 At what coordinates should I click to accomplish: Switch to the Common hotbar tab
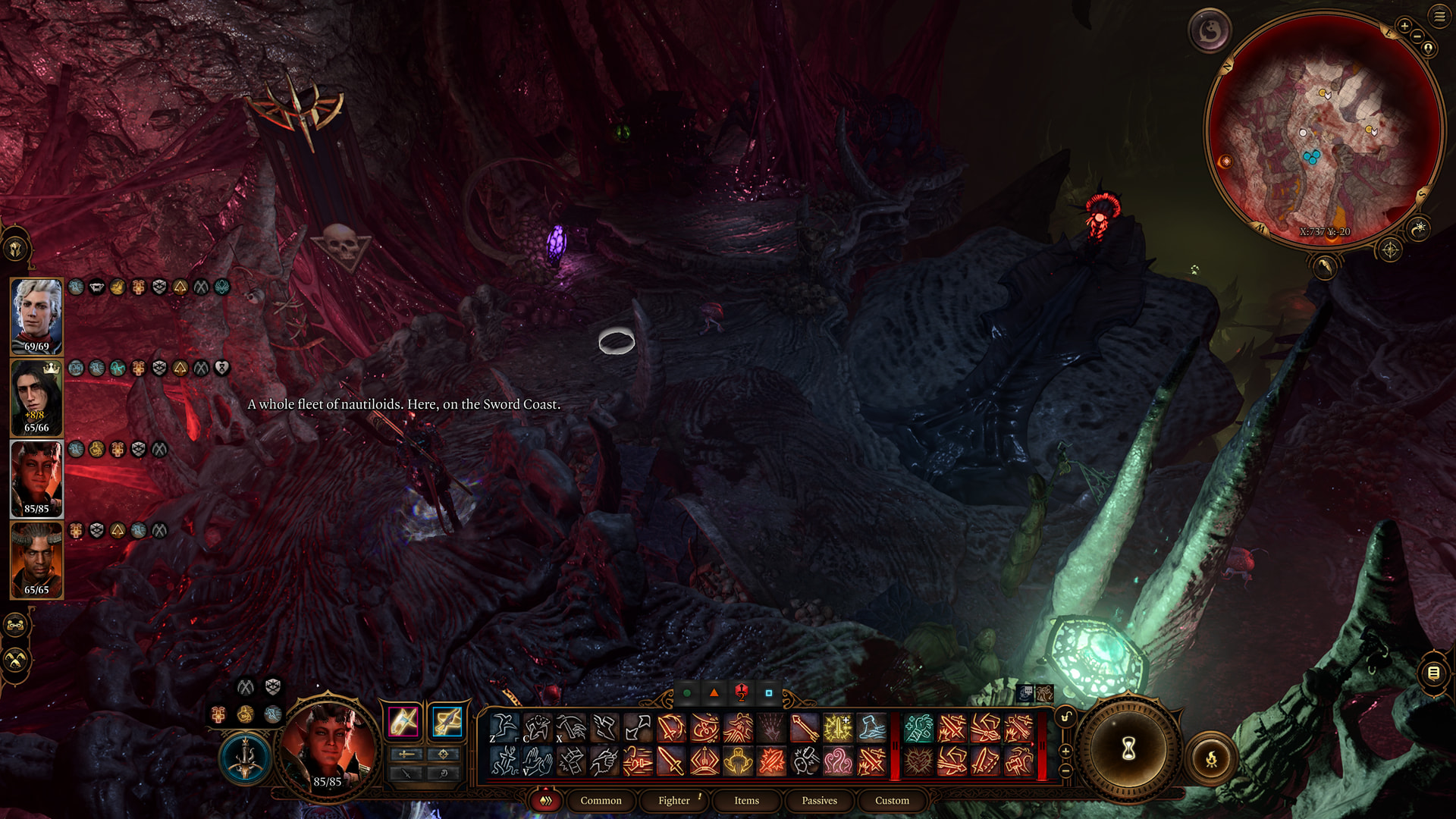tap(601, 800)
